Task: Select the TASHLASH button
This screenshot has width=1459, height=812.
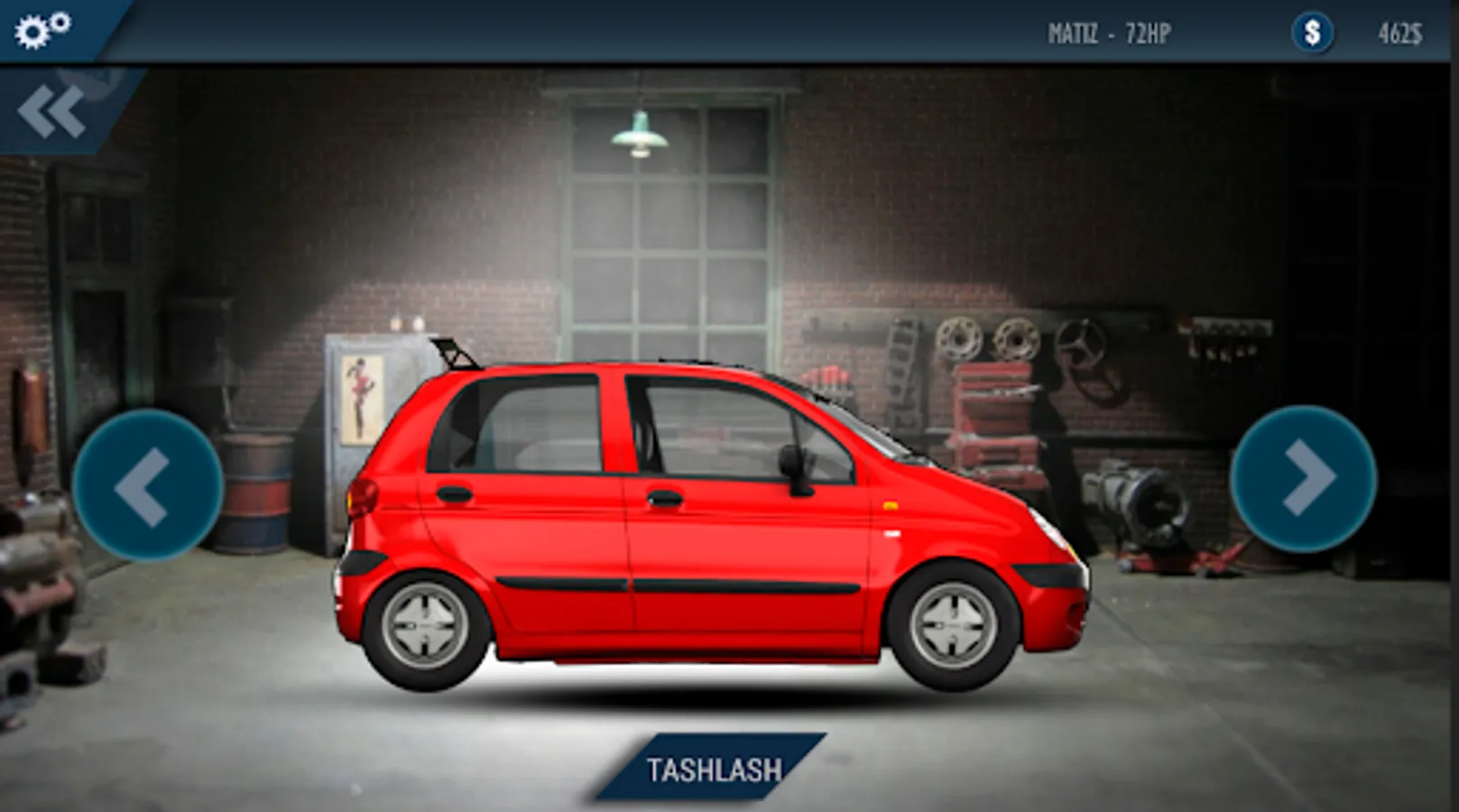Action: coord(713,769)
